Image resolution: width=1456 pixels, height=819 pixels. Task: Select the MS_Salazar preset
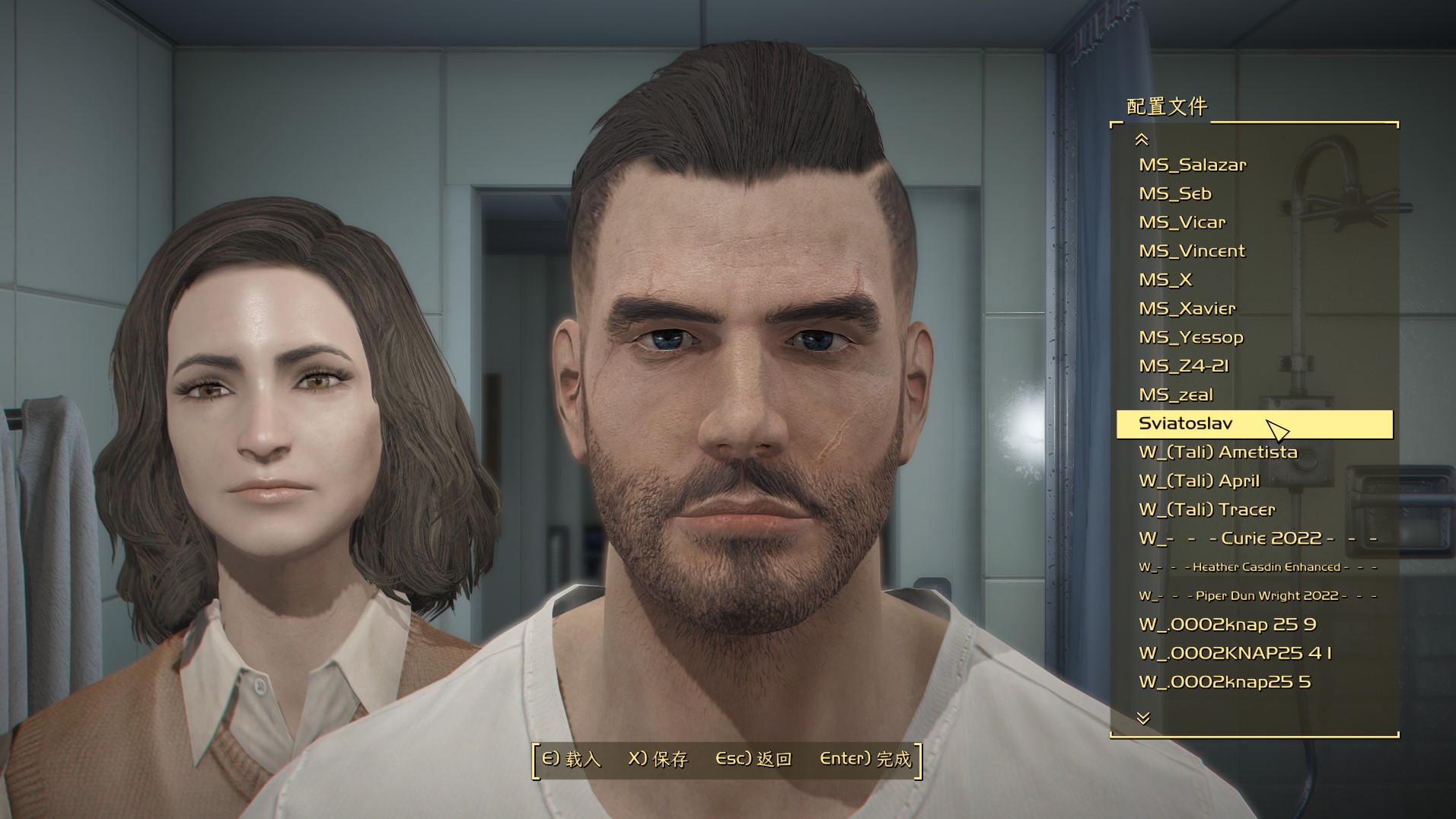coord(1192,165)
